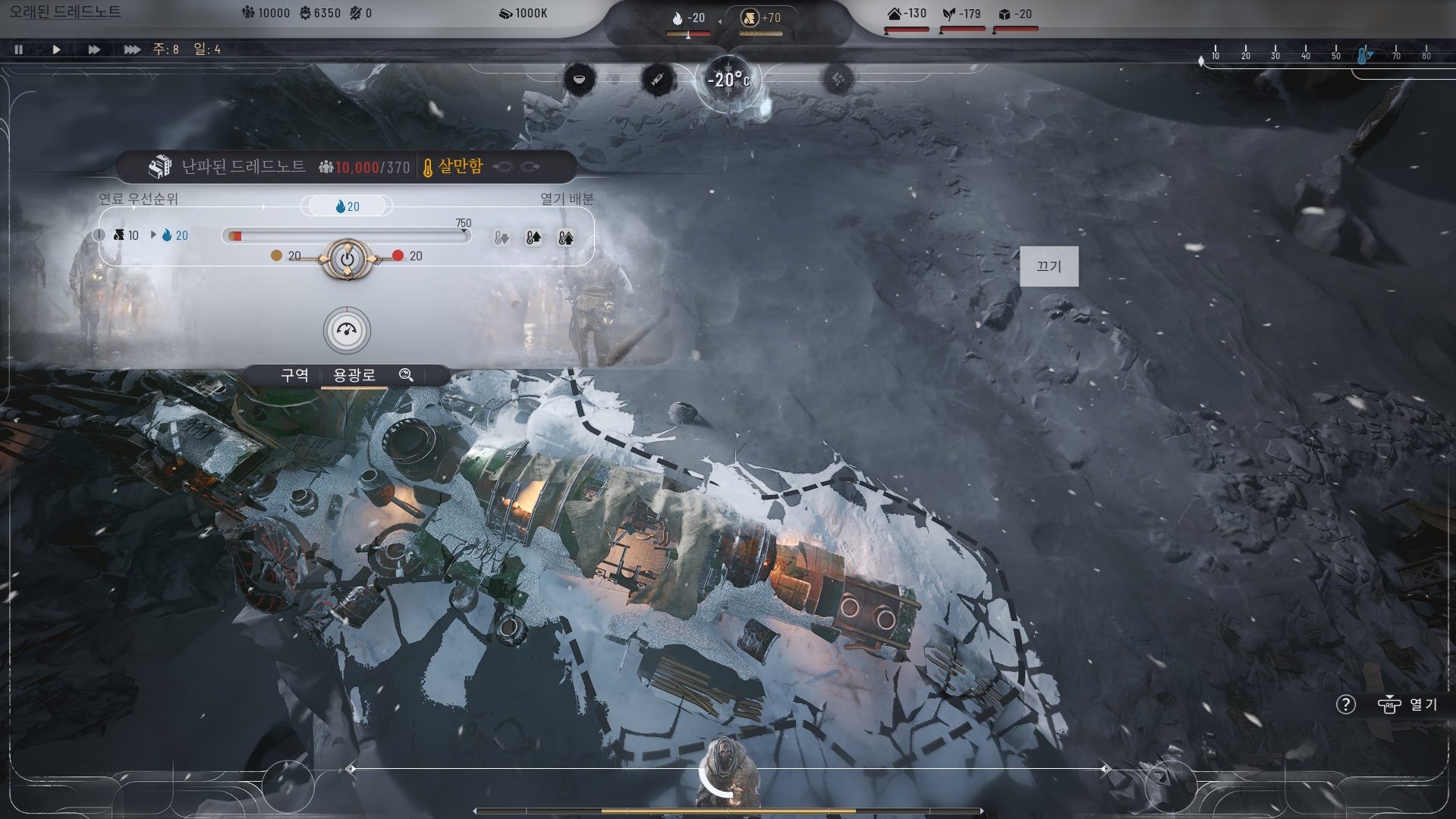Screen dimensions: 1456x819
Task: Switch to the 구역 tab
Action: click(294, 375)
